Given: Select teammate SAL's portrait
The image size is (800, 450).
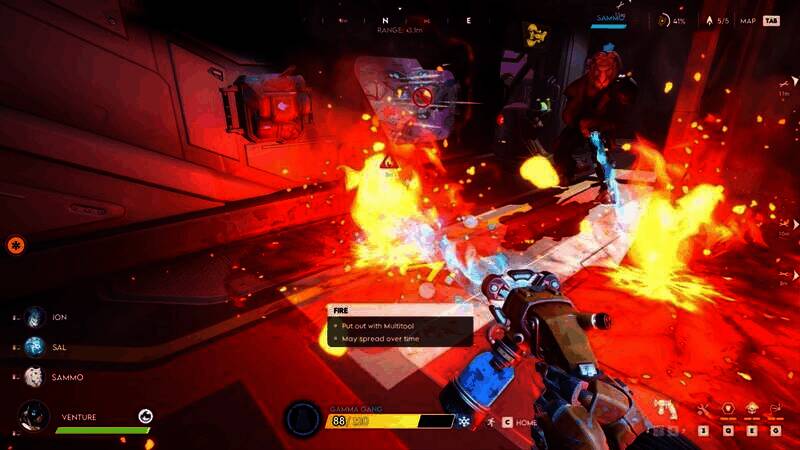Looking at the screenshot, I should 36,346.
